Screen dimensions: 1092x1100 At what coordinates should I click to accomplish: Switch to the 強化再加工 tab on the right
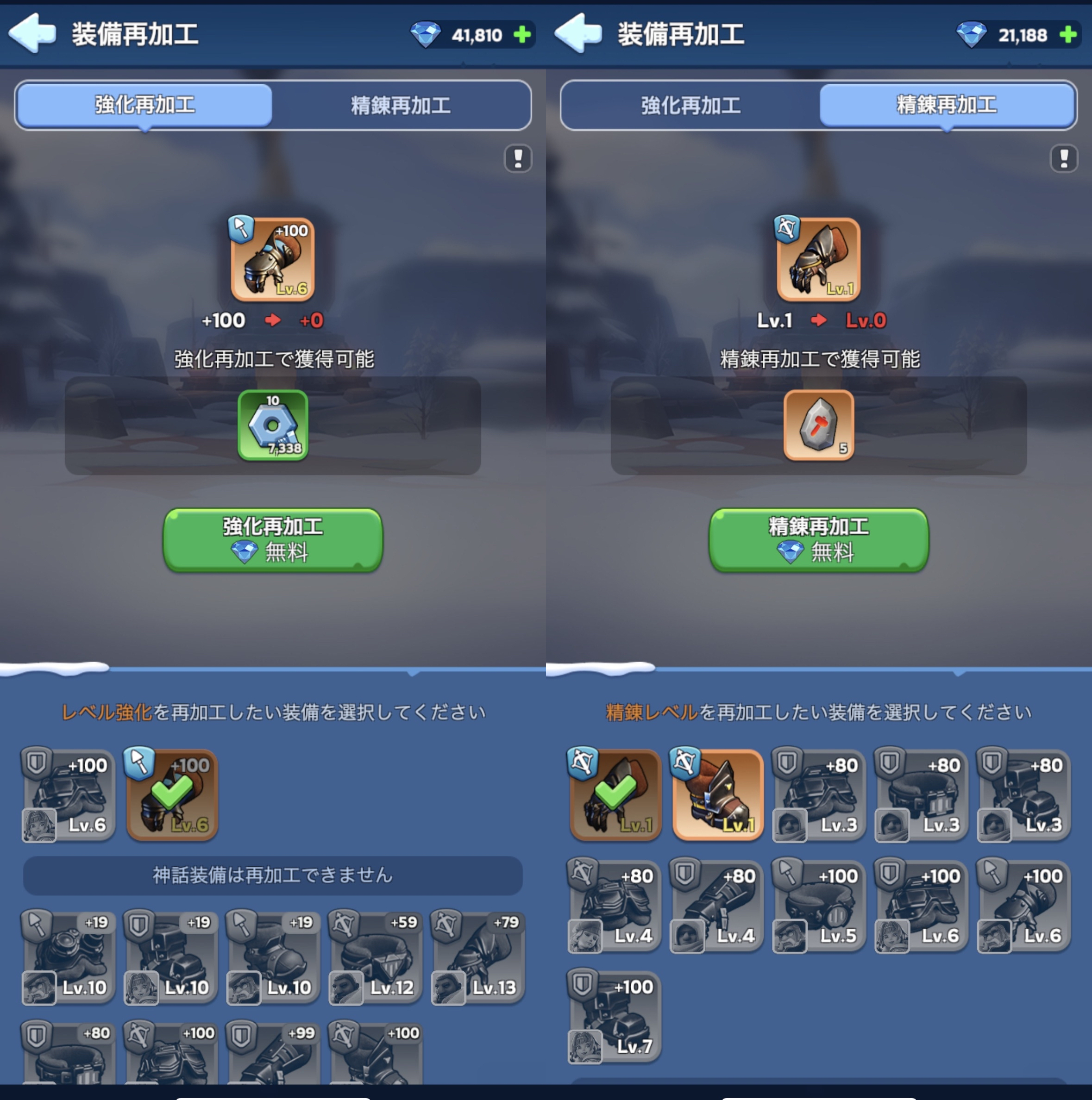click(x=690, y=105)
